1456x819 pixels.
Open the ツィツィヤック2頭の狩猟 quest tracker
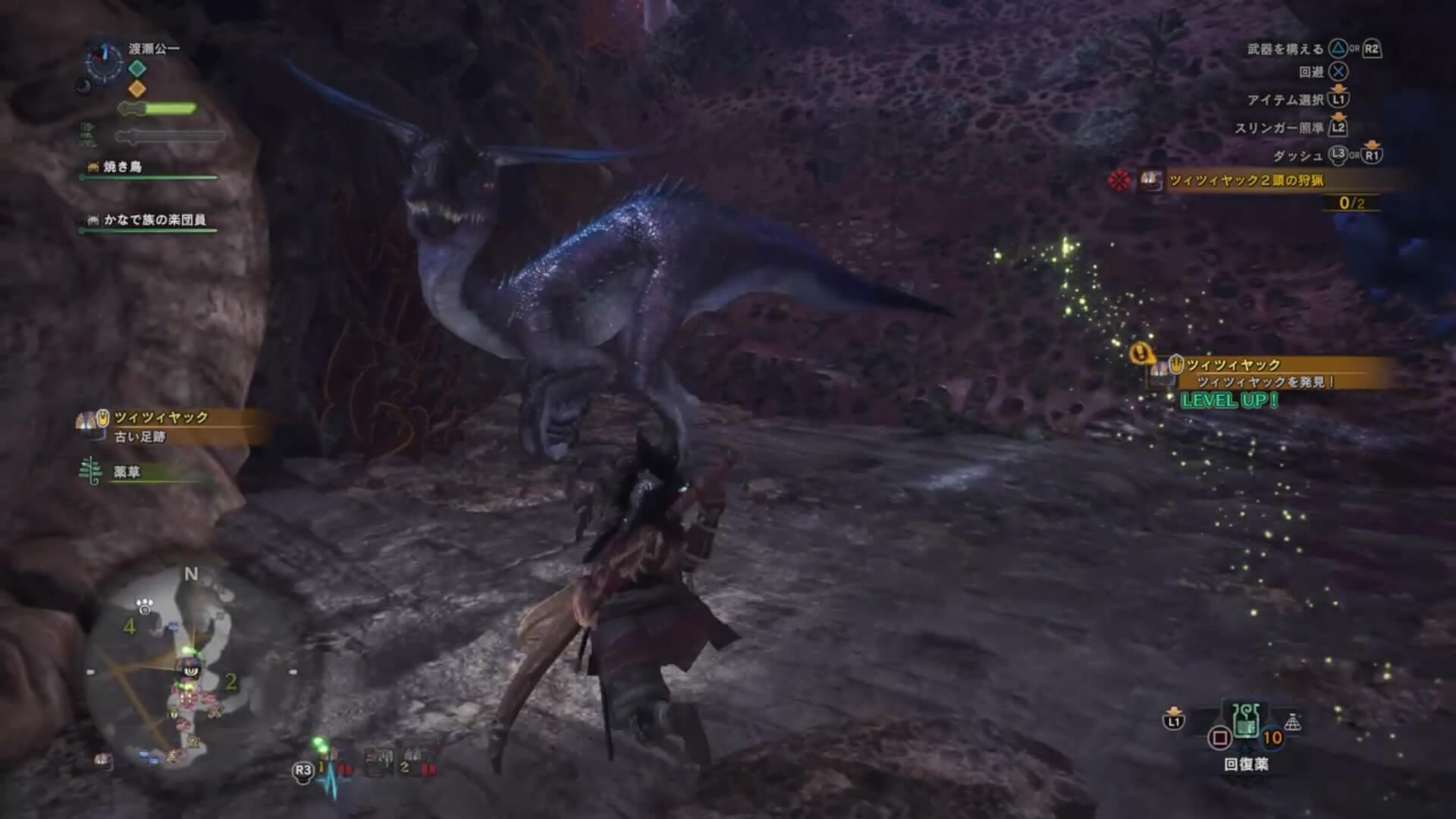coord(1247,180)
